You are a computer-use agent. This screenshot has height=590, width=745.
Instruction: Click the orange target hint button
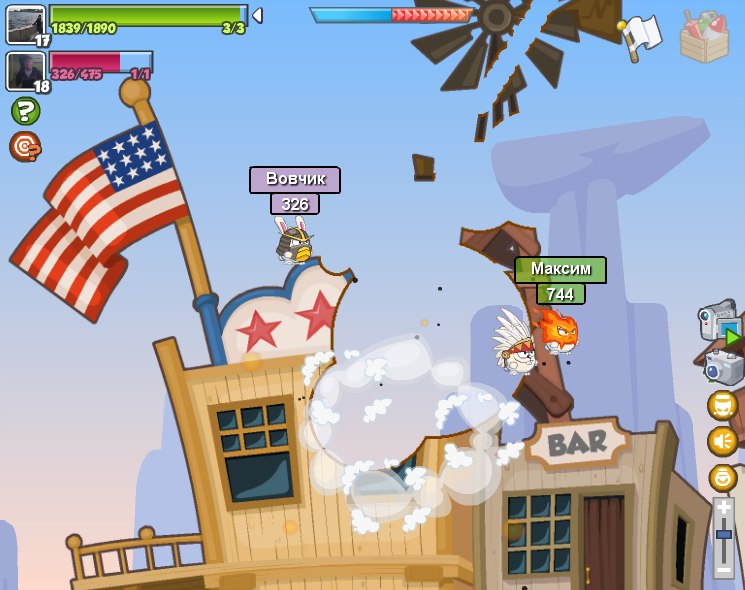25,147
